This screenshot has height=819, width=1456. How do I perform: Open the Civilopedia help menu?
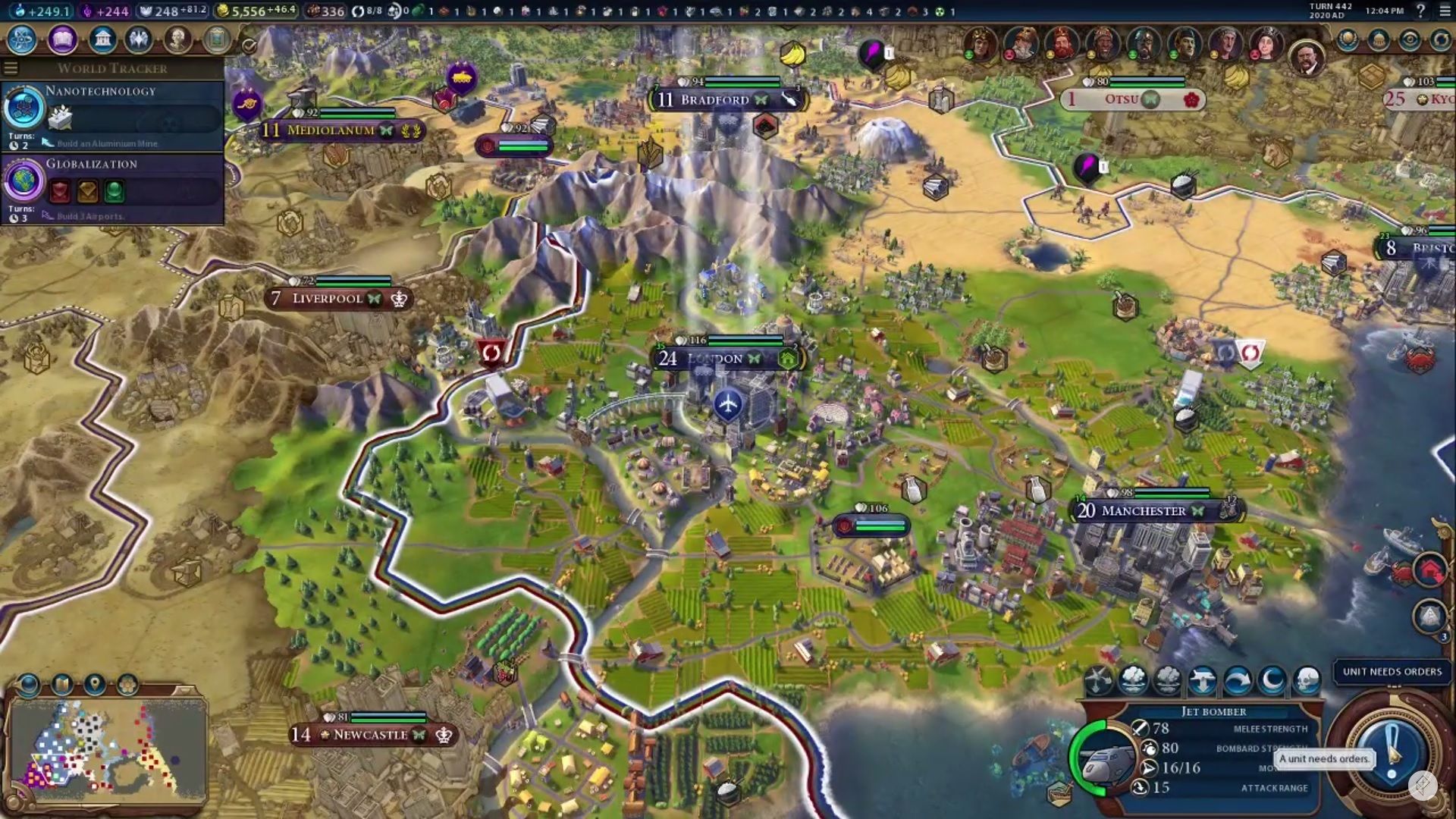[x=1420, y=11]
